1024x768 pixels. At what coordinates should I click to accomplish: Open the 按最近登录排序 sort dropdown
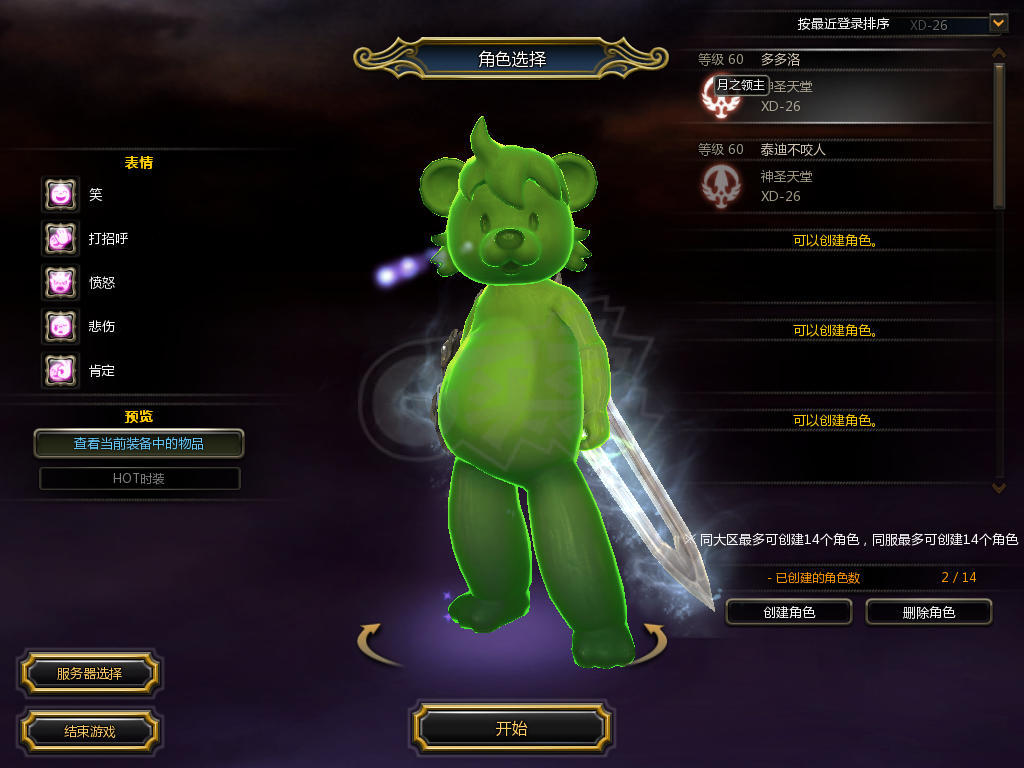997,22
